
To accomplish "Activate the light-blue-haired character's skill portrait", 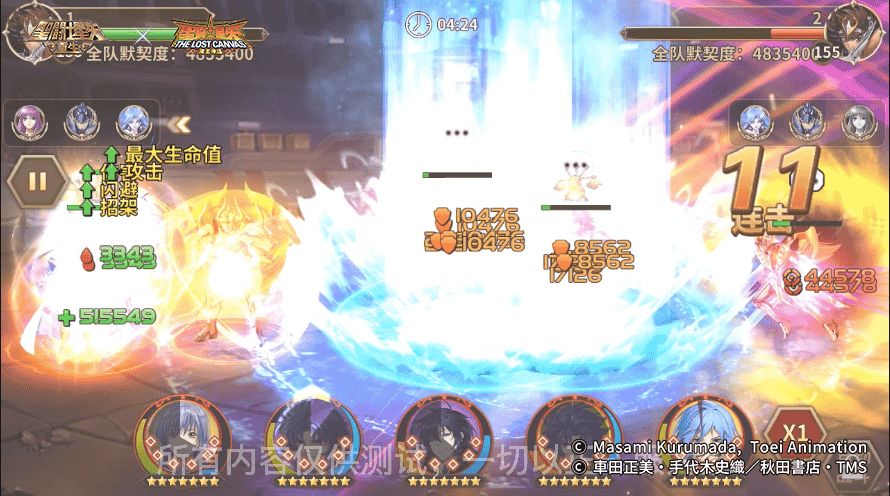I will (705, 438).
